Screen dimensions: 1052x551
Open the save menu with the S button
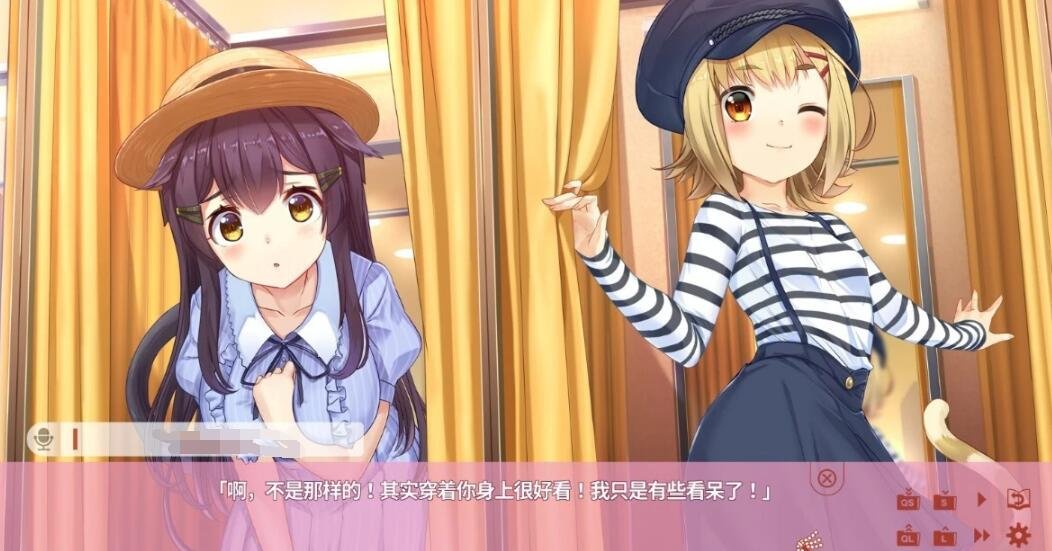click(x=944, y=500)
